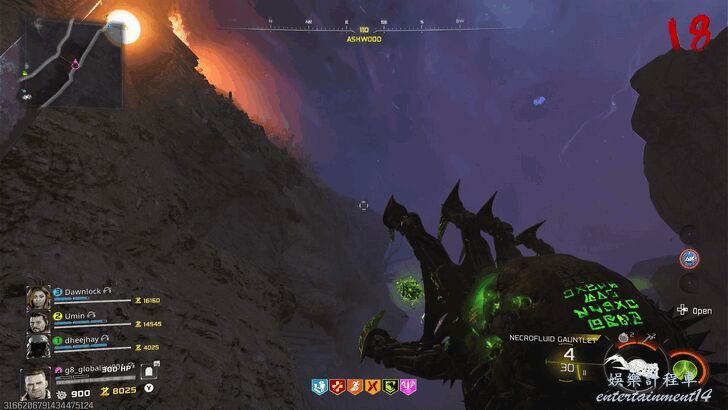Select the armor plate icon

click(147, 374)
